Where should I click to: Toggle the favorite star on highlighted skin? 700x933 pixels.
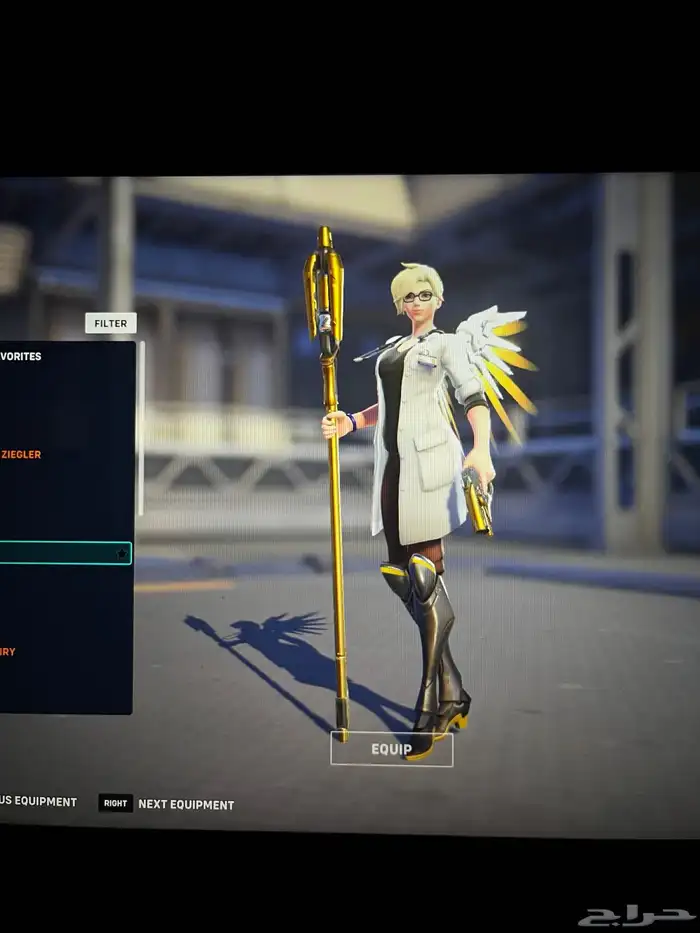coord(122,553)
